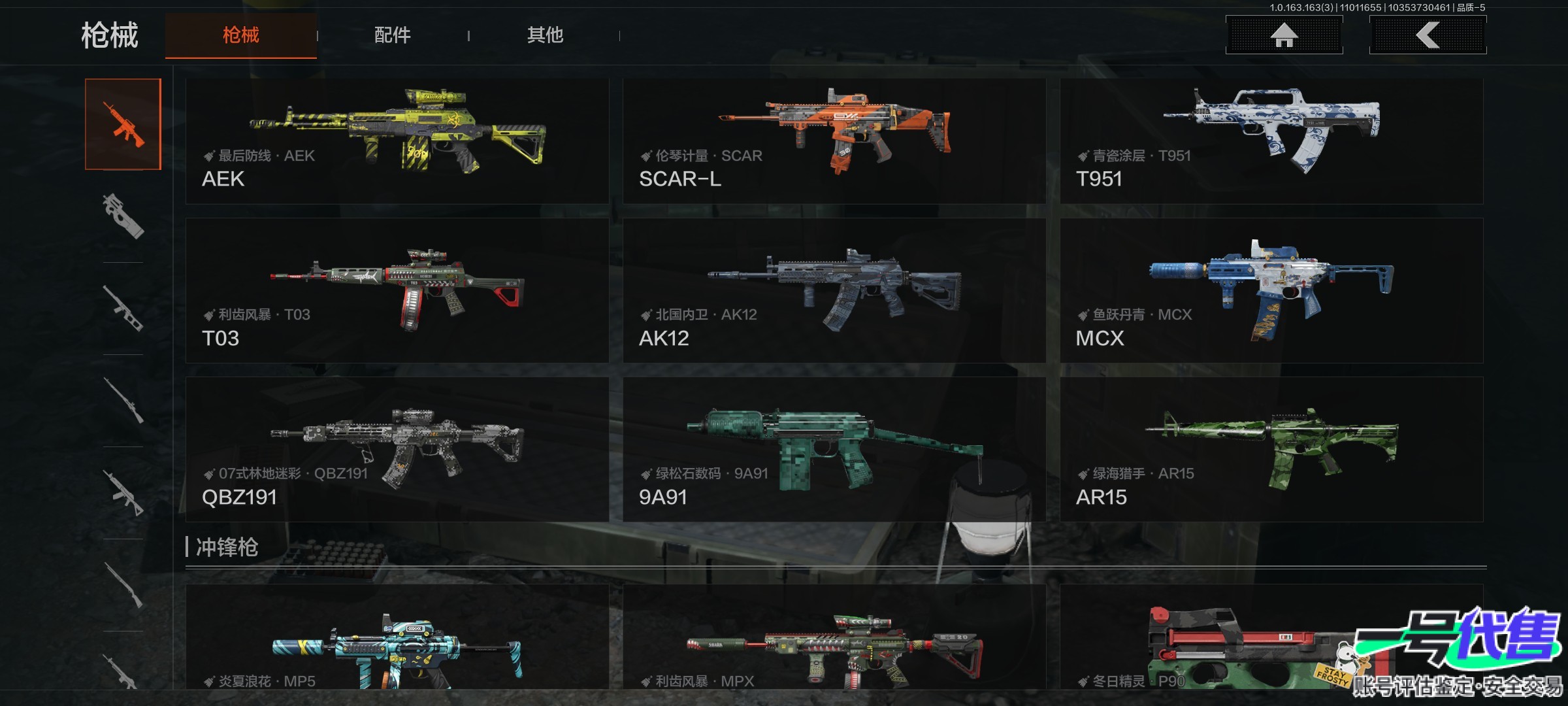Go to the home screen
Viewport: 1568px width, 706px height.
click(x=1284, y=35)
